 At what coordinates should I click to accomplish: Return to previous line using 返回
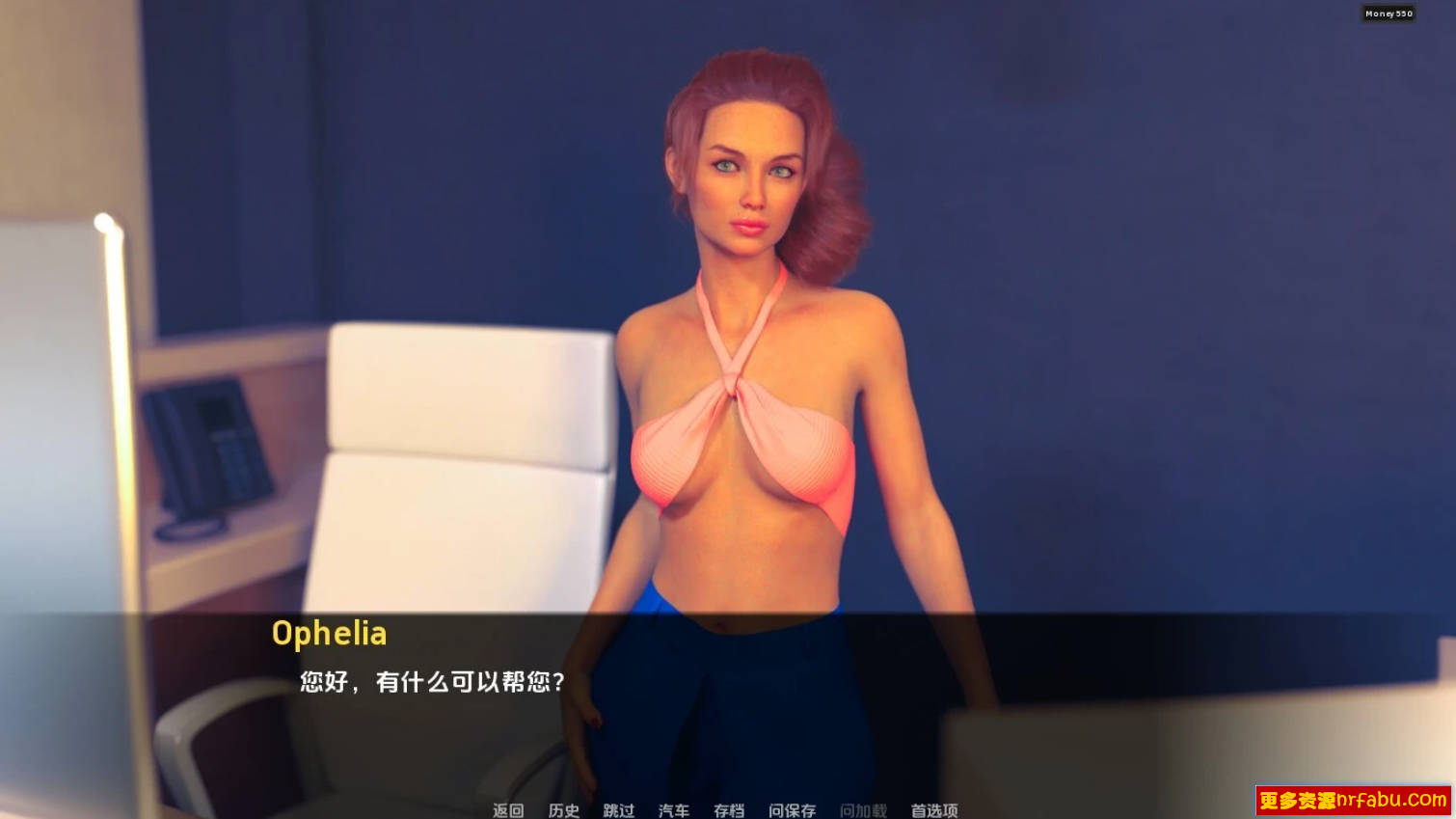(x=507, y=812)
